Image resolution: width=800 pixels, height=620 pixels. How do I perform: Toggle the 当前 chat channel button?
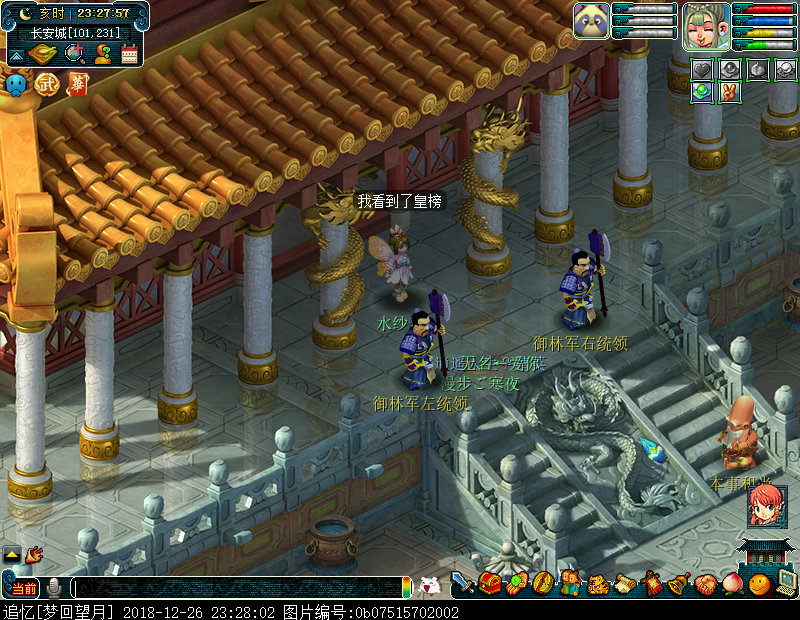[24, 588]
